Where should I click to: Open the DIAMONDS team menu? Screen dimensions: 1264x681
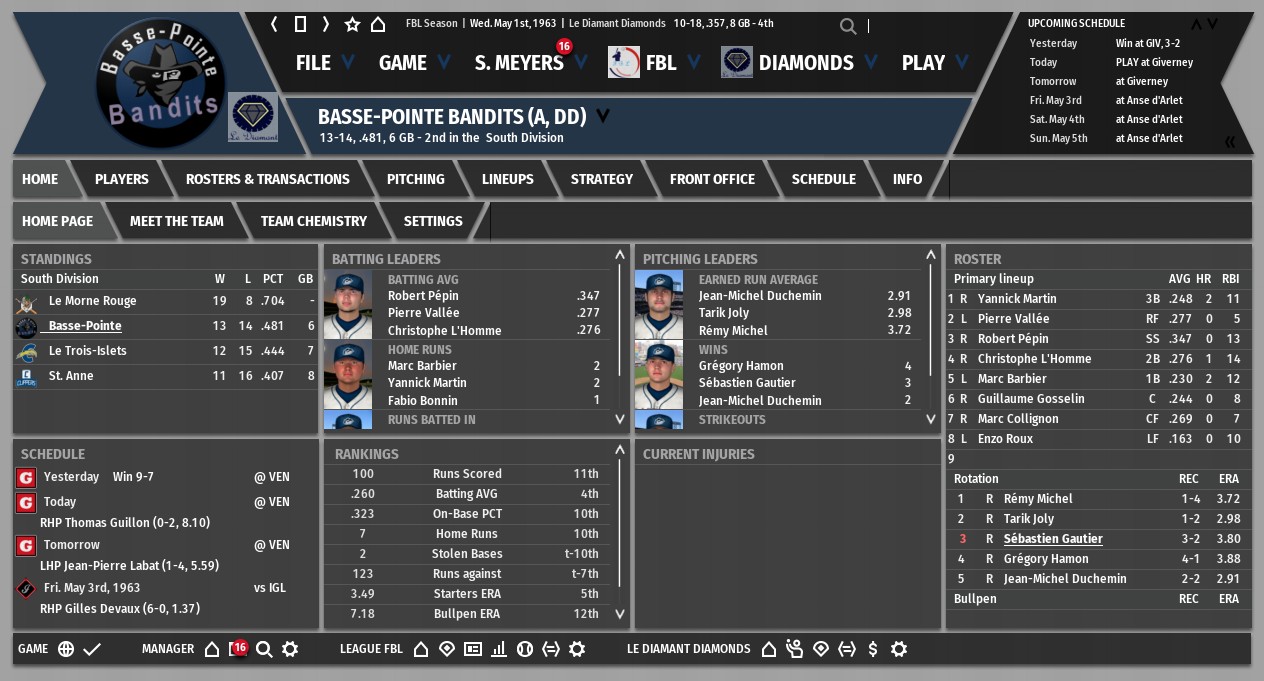tap(805, 63)
